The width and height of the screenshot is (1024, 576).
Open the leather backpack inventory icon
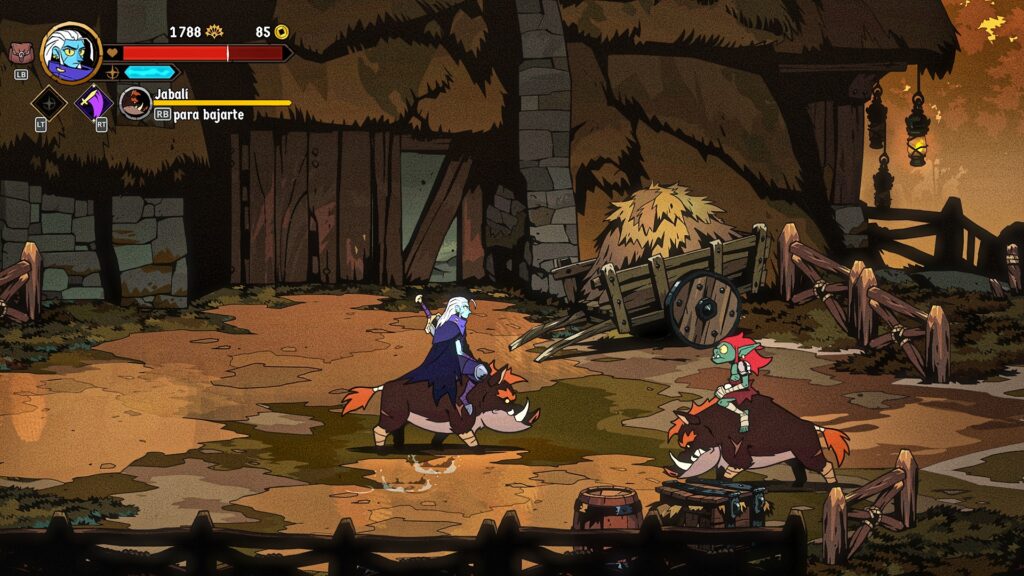point(20,53)
